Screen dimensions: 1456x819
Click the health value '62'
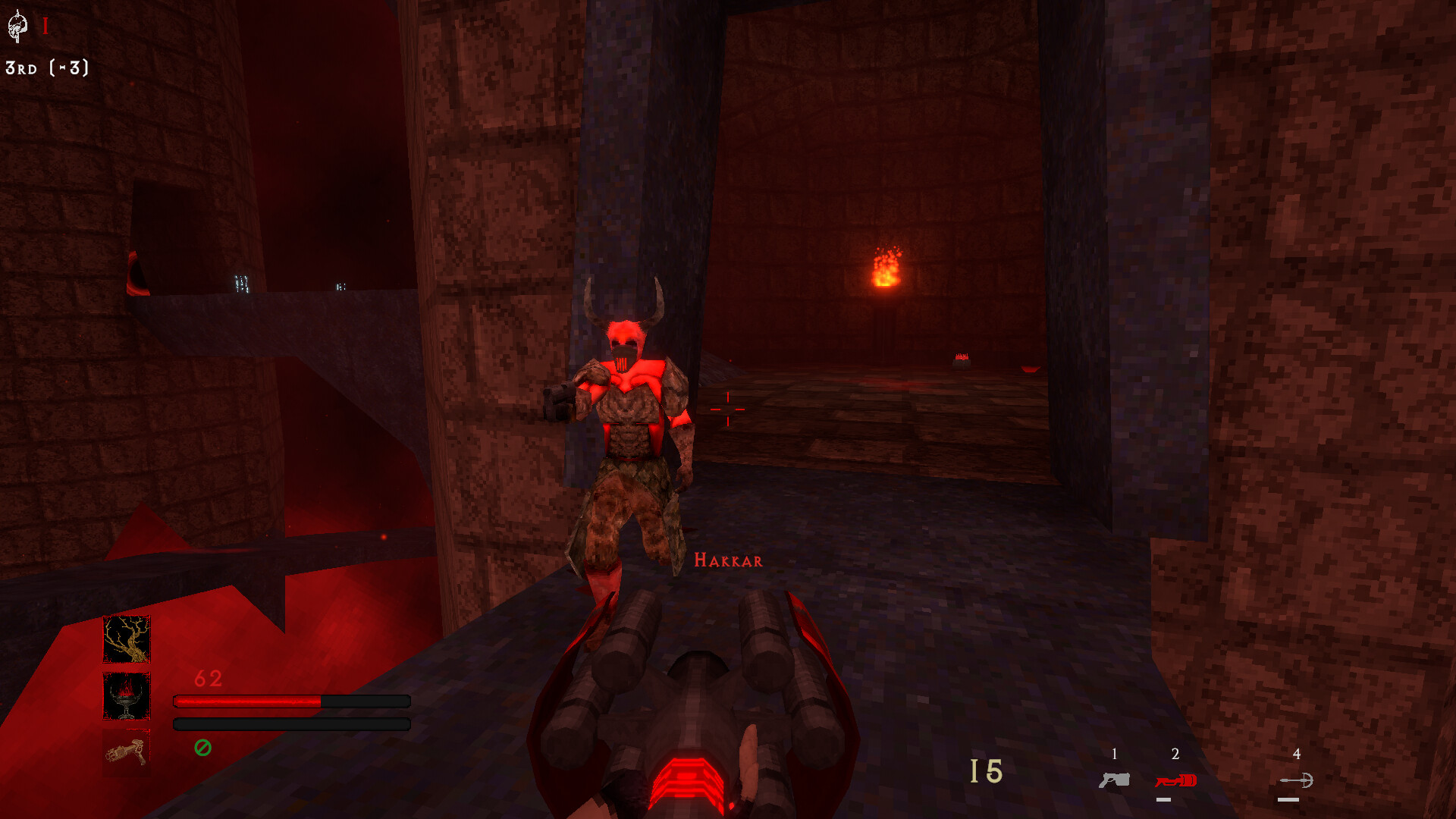(208, 677)
